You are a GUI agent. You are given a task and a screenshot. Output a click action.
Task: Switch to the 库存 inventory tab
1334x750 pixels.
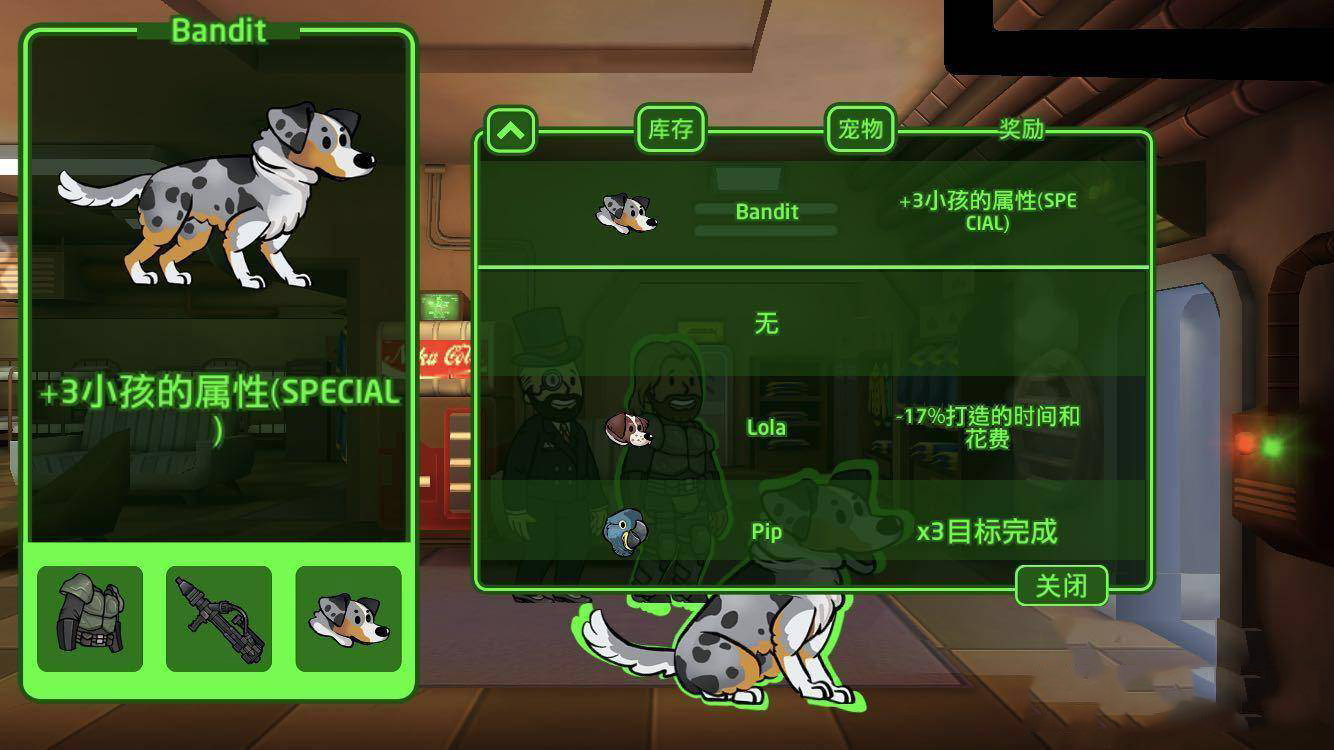click(671, 128)
